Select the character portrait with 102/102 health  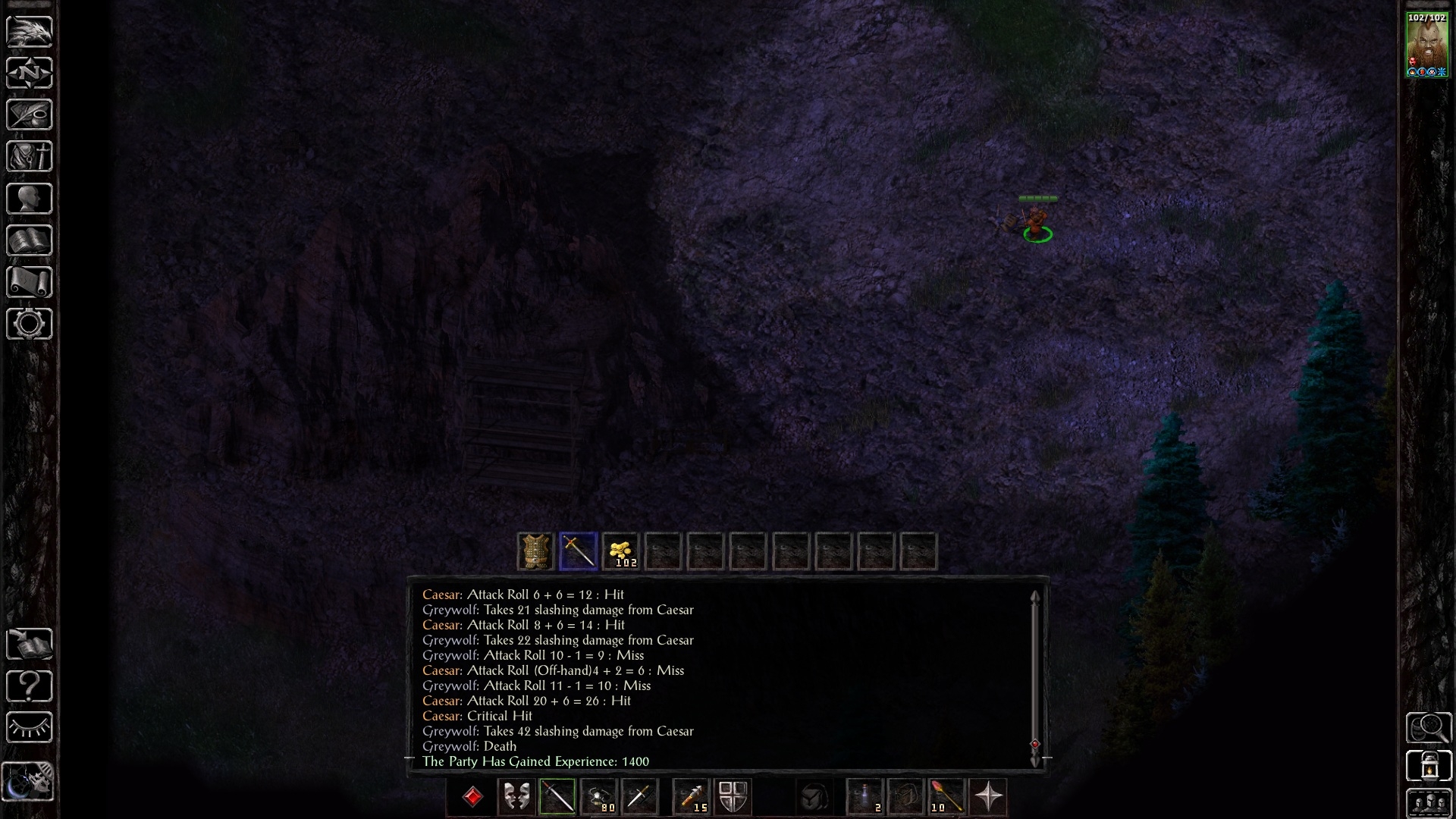[x=1426, y=45]
